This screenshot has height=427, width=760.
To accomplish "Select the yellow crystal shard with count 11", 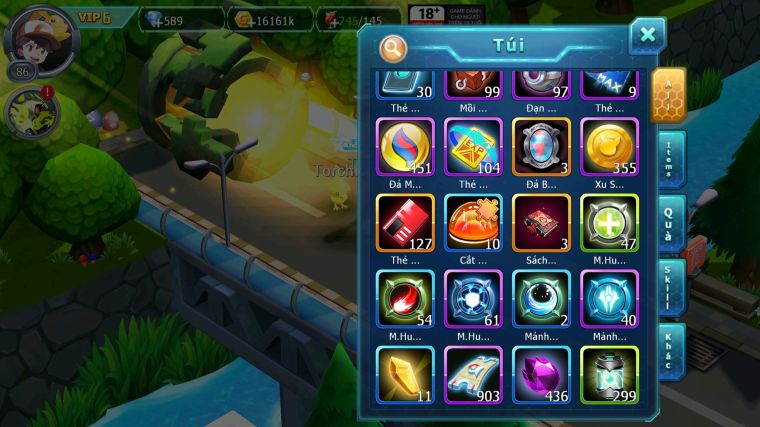I will coord(405,374).
